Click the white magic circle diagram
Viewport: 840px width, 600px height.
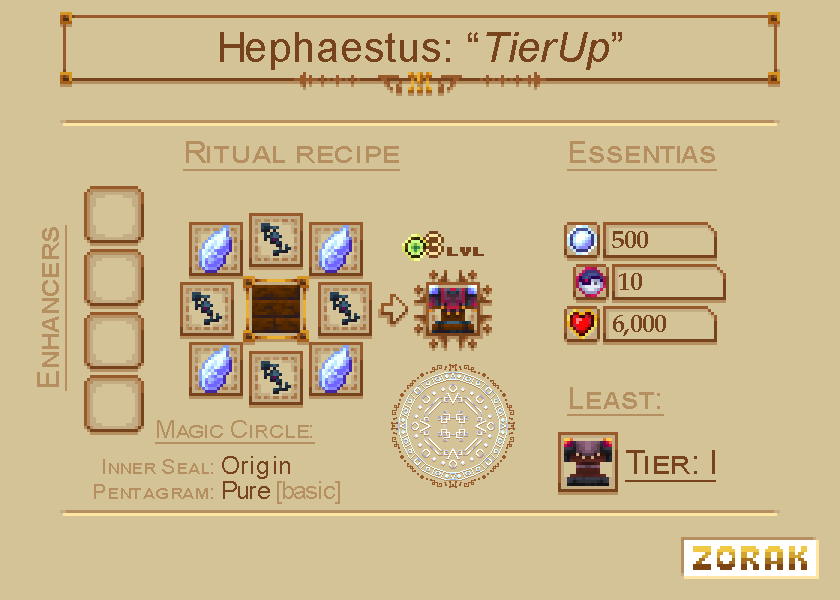450,424
